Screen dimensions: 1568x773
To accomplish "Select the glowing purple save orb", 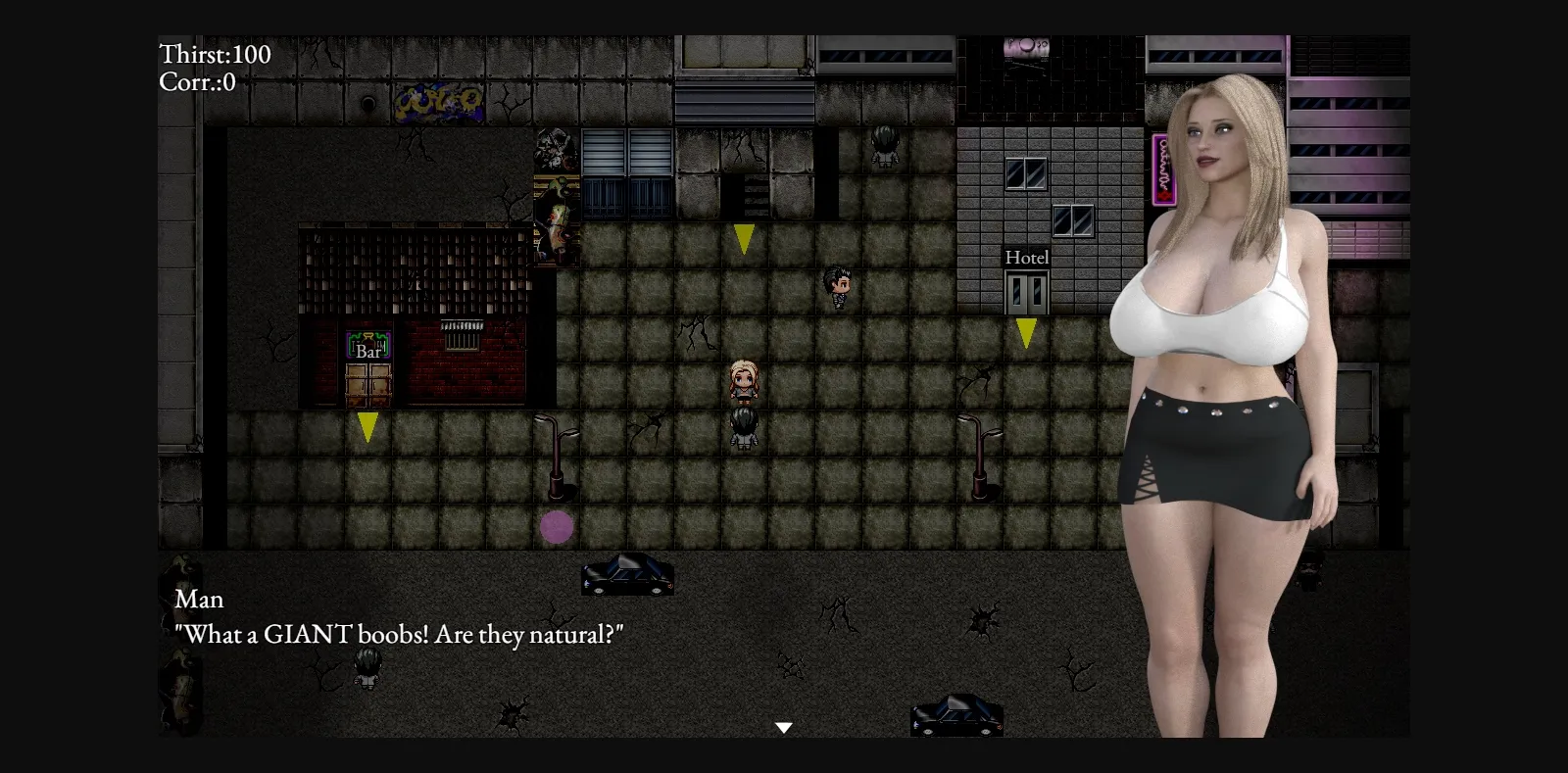I will [x=556, y=527].
